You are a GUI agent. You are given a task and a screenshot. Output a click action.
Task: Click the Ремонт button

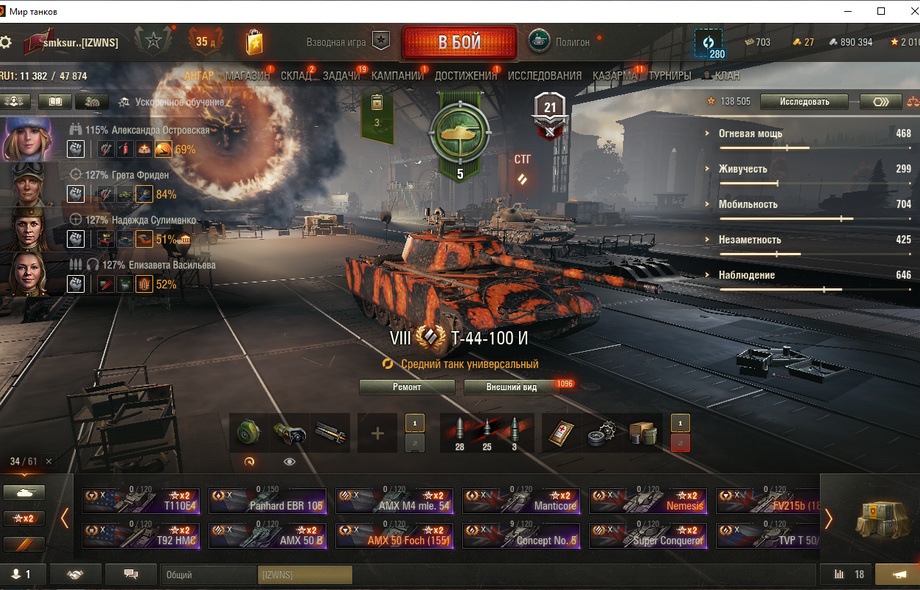click(x=407, y=387)
